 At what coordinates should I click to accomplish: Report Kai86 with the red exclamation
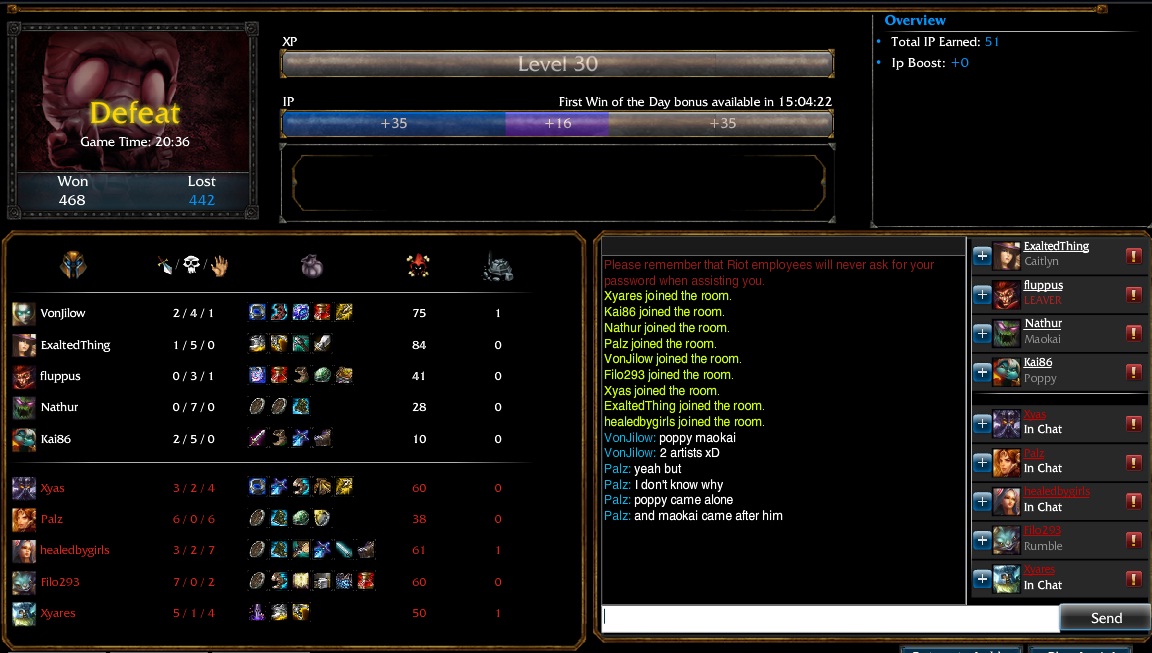point(1134,372)
